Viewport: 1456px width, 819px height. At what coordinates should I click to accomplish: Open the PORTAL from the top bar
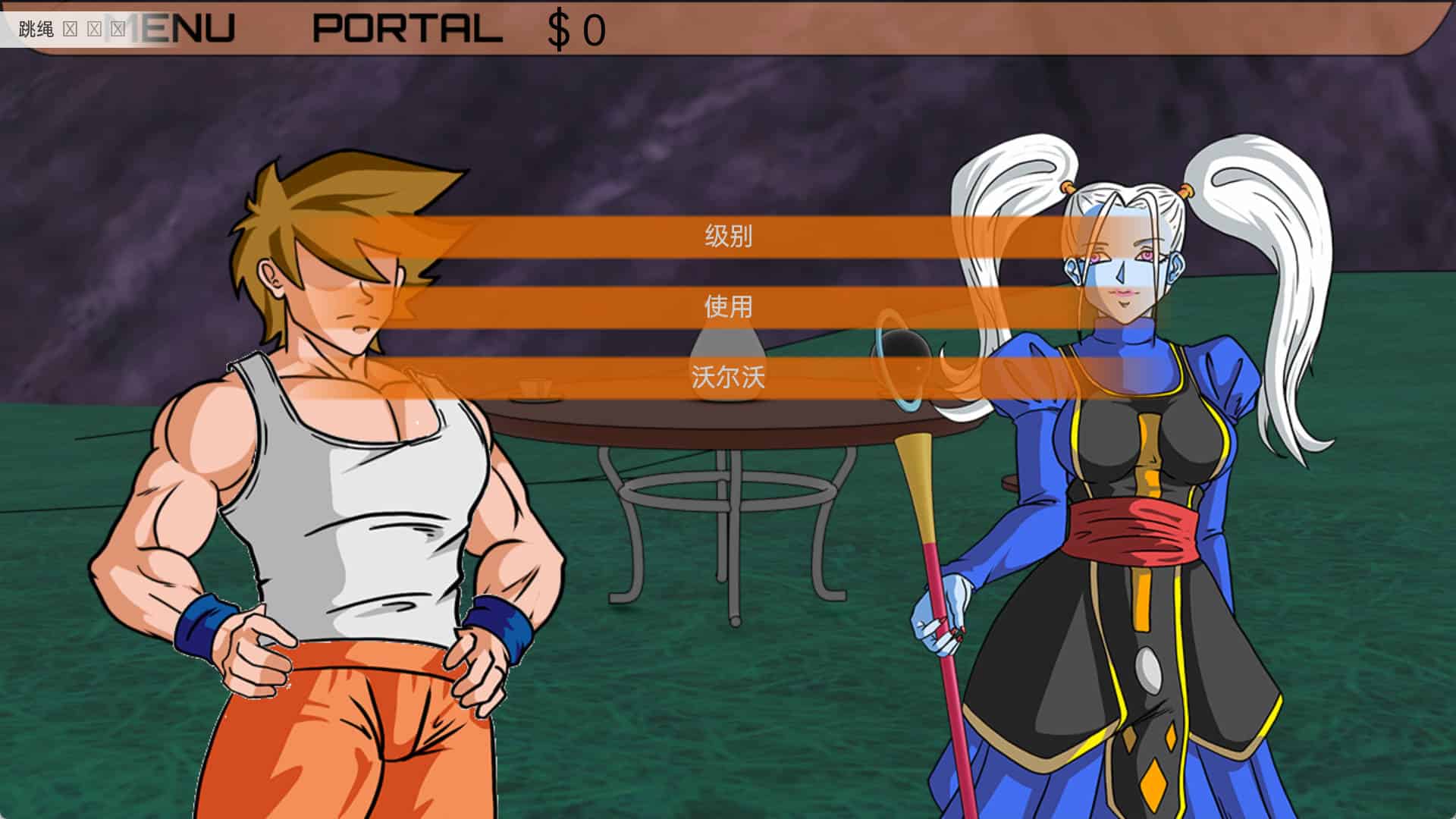coord(407,29)
